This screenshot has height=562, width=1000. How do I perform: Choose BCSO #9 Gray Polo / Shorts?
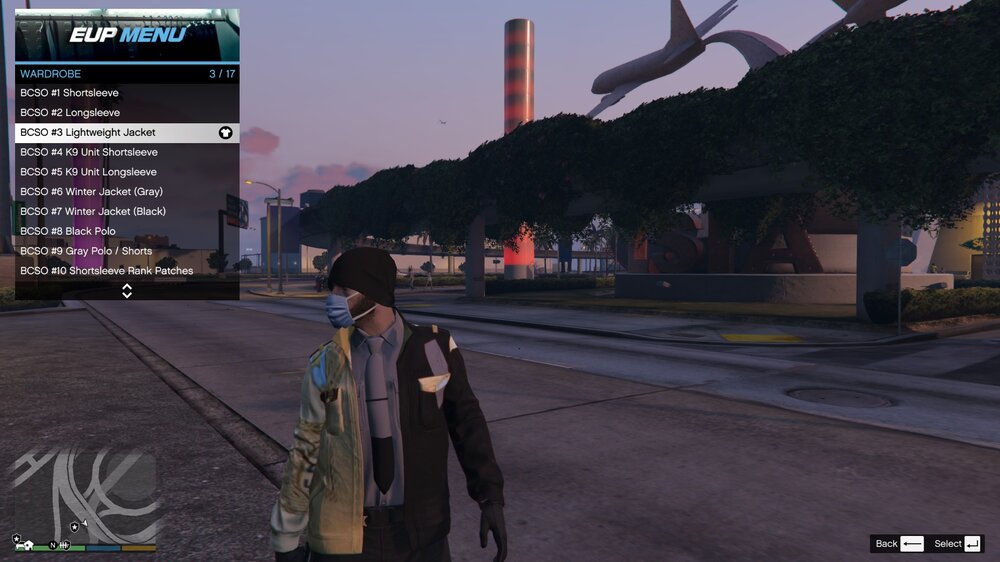127,251
